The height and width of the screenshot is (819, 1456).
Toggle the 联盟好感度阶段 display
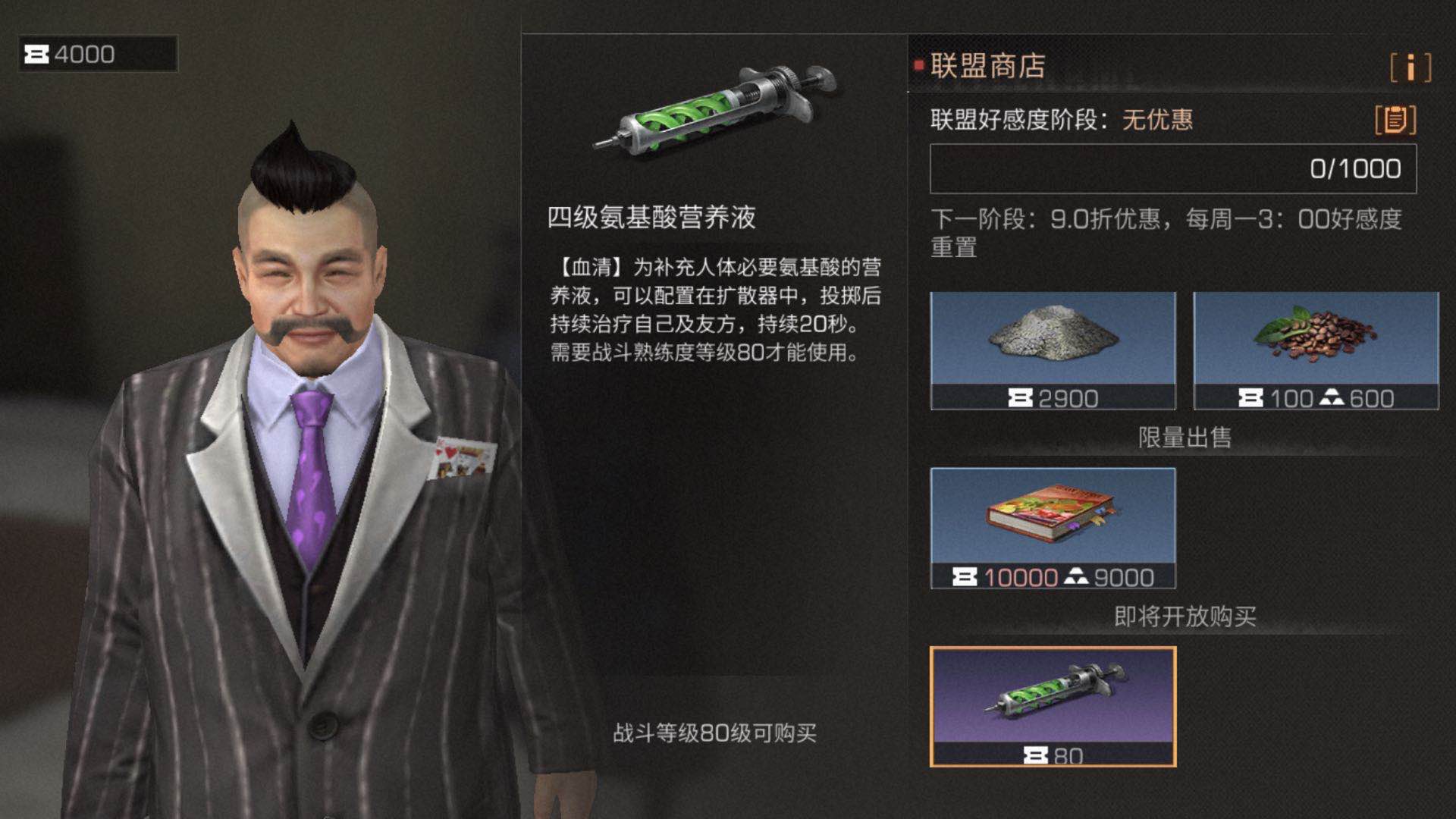click(x=1016, y=121)
